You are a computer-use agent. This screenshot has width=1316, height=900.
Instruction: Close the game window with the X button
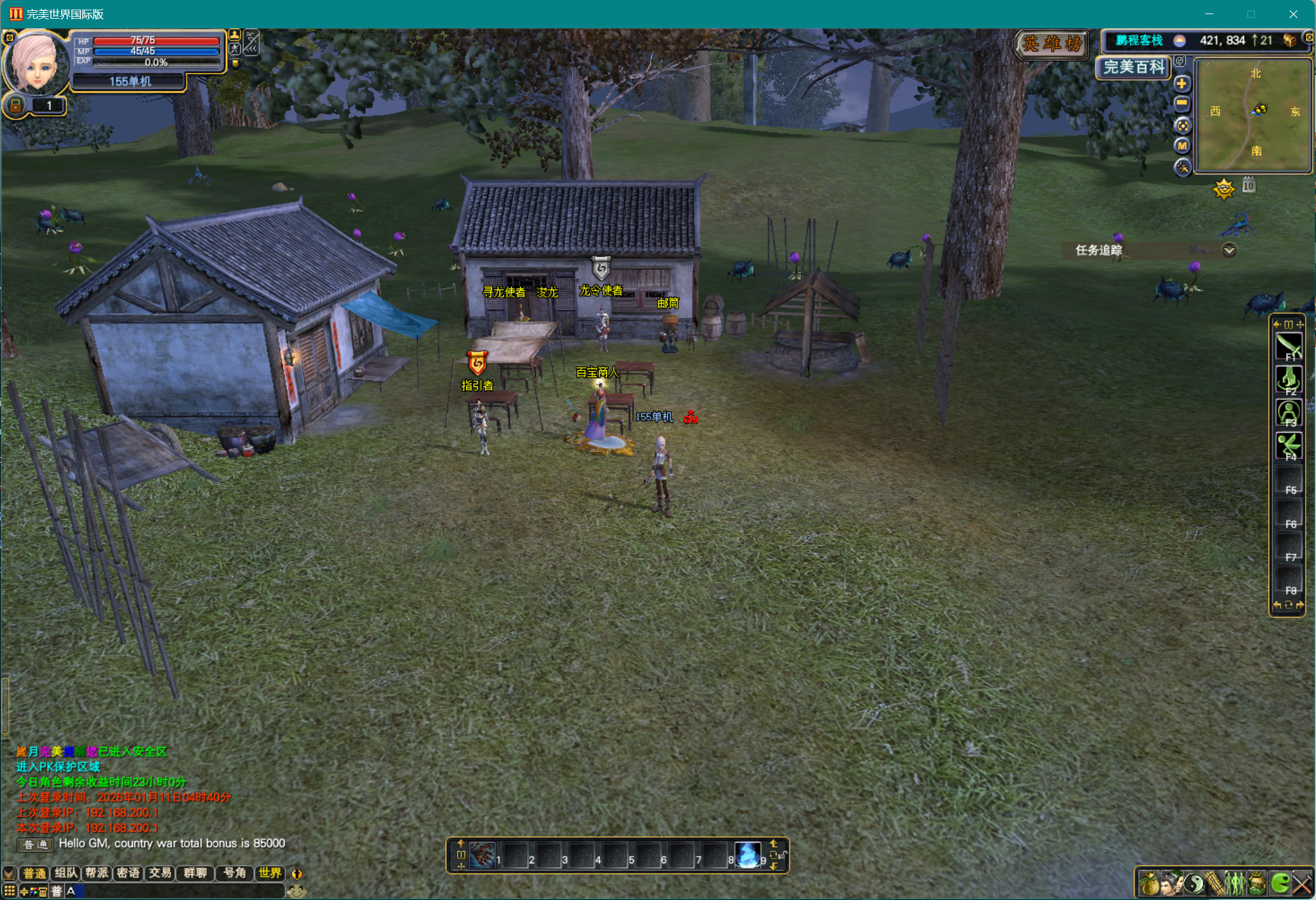[1293, 14]
